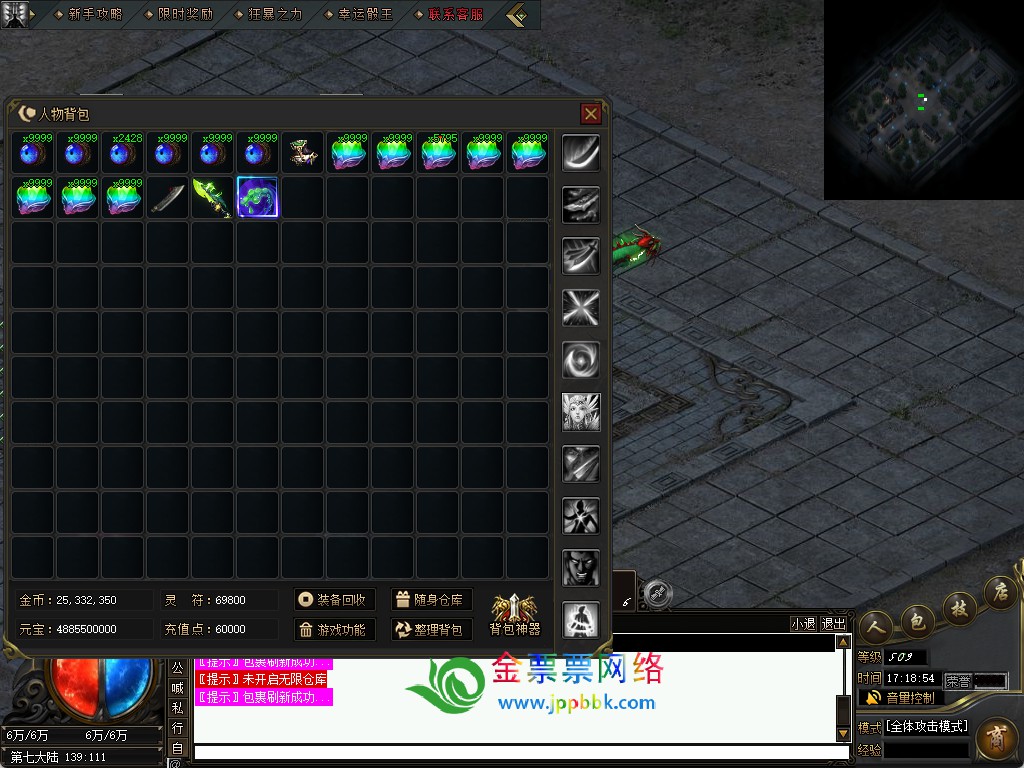The width and height of the screenshot is (1024, 768).
Task: Activate the 背包神器 bag artifact icon
Action: coord(515,614)
